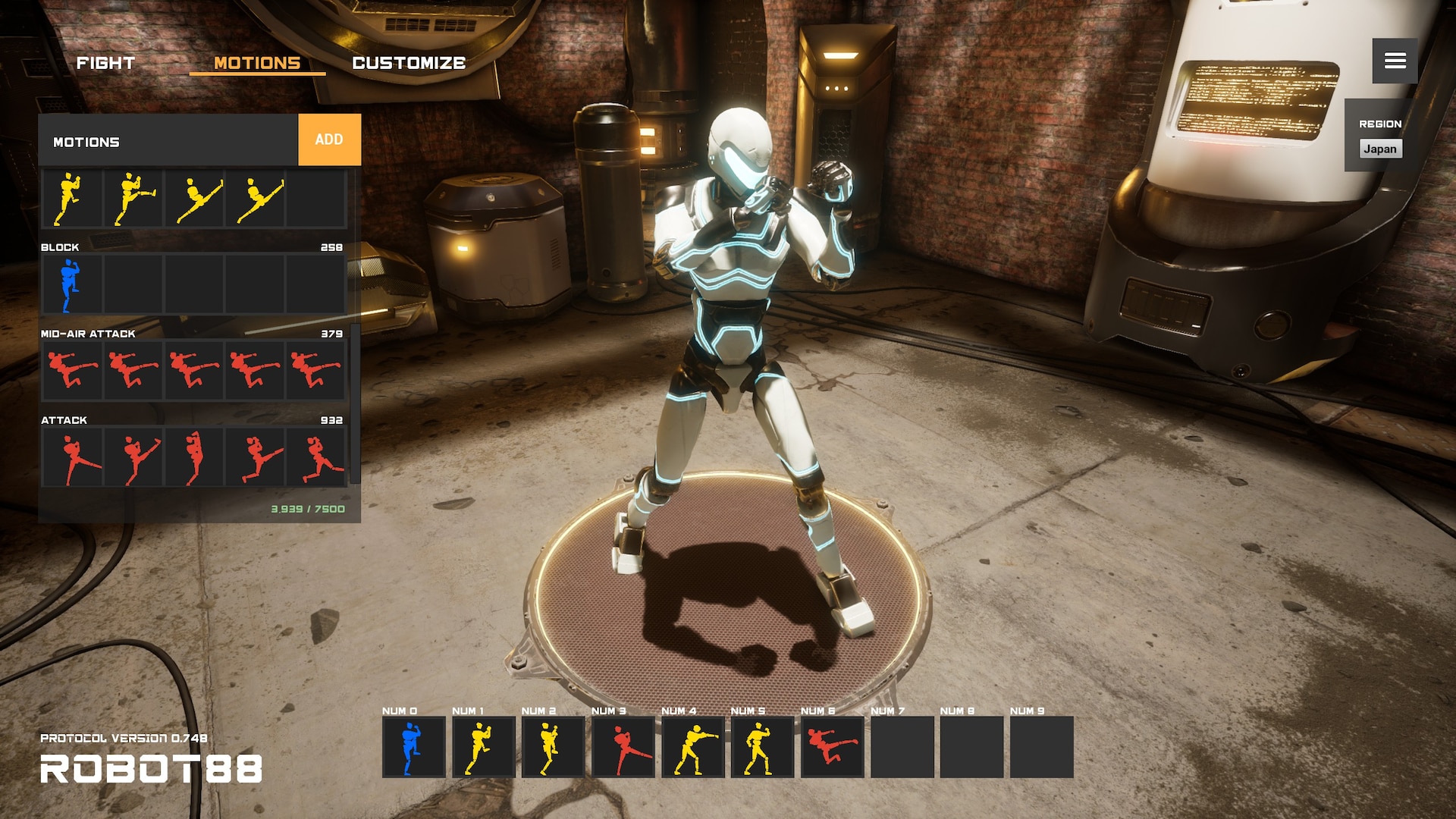Select the NUM 3 red kick slot
The height and width of the screenshot is (819, 1456).
623,747
